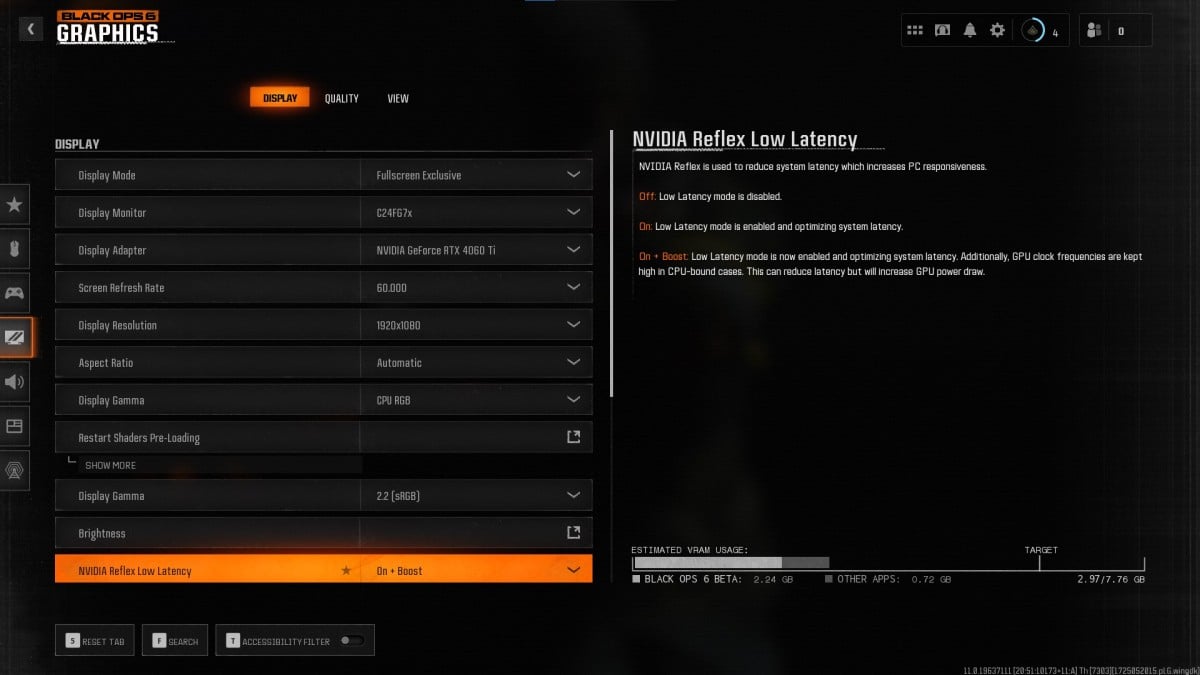This screenshot has width=1200, height=675.
Task: Open the settings Search
Action: pos(176,641)
